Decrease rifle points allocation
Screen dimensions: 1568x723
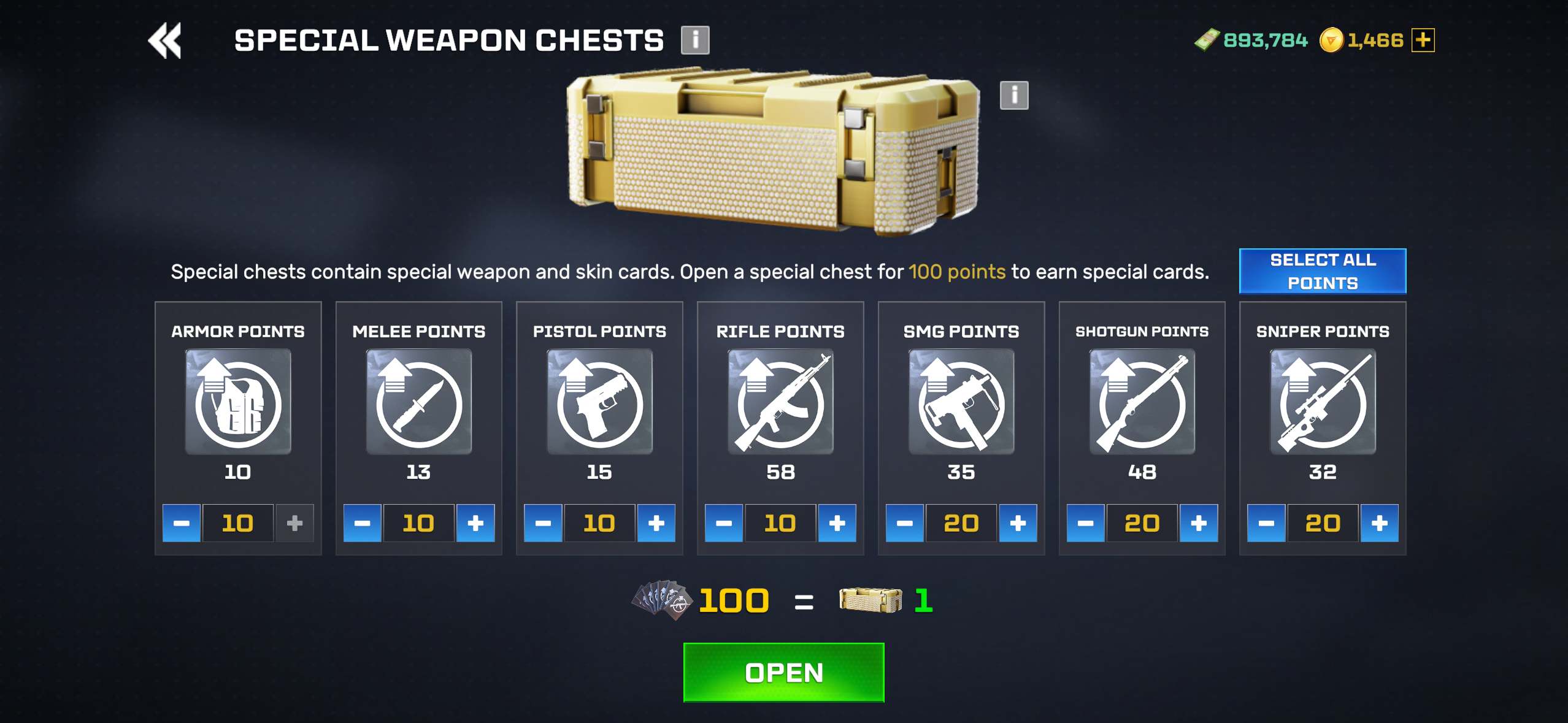tap(724, 523)
